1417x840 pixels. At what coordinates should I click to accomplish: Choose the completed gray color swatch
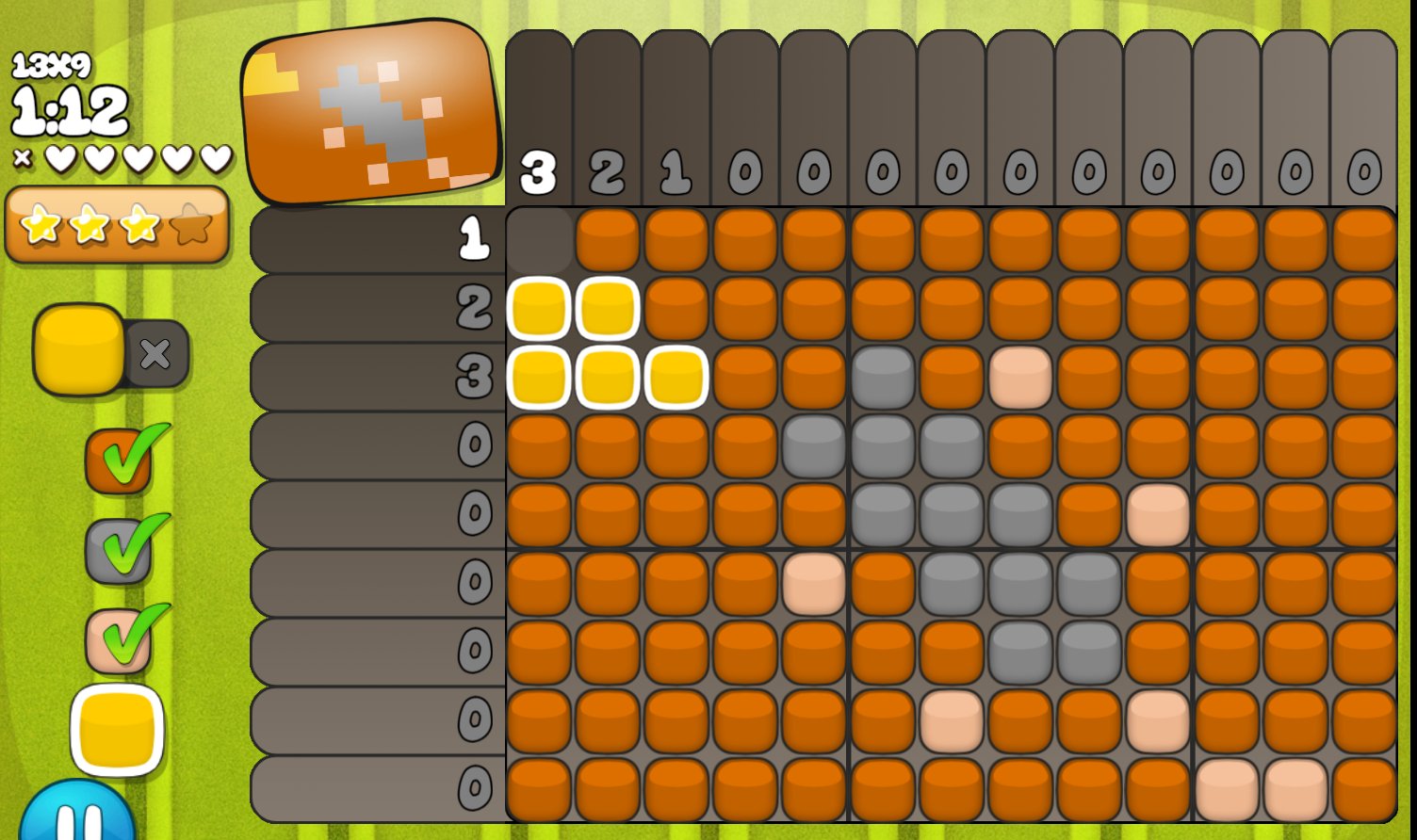119,551
